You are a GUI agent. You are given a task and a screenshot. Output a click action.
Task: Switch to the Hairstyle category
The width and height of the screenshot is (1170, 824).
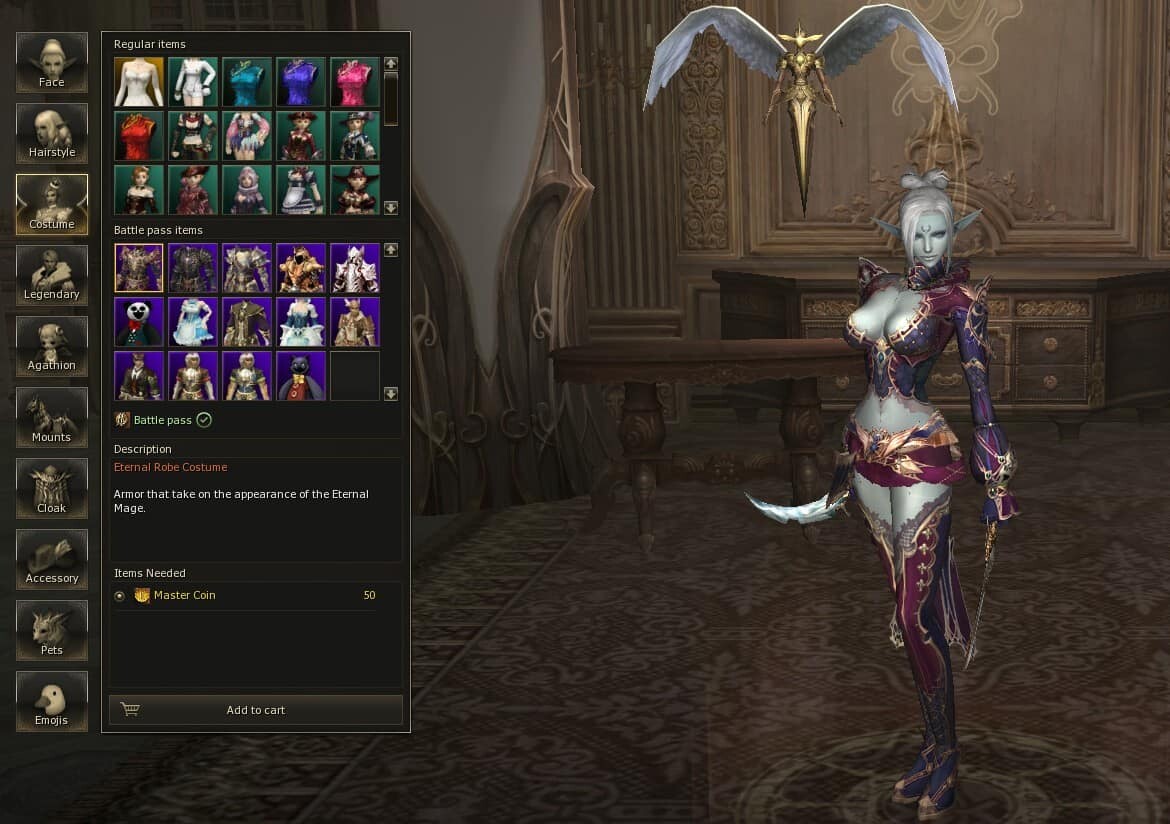tap(52, 133)
